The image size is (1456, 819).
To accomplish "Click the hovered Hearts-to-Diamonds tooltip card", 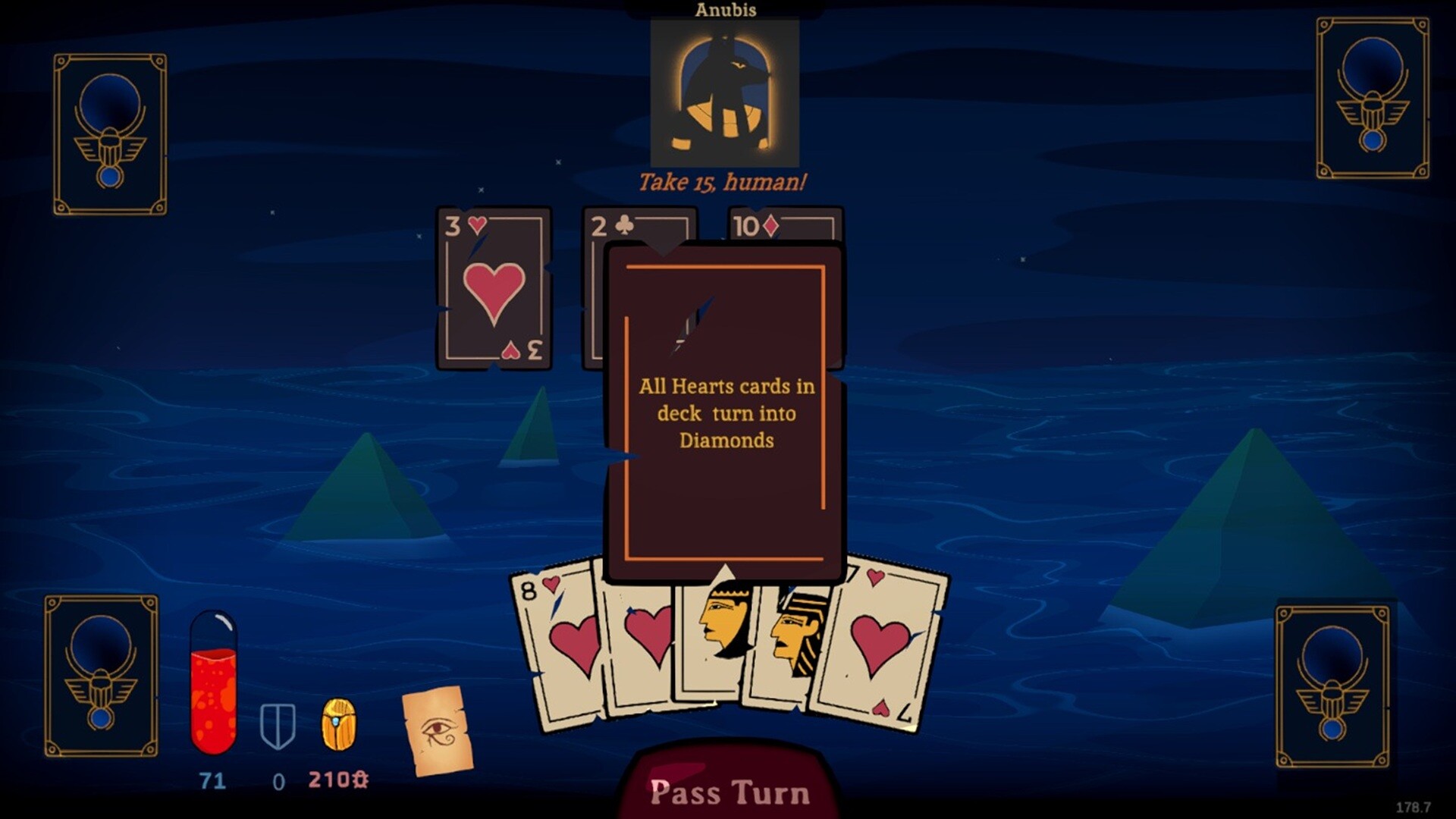I will click(x=724, y=413).
